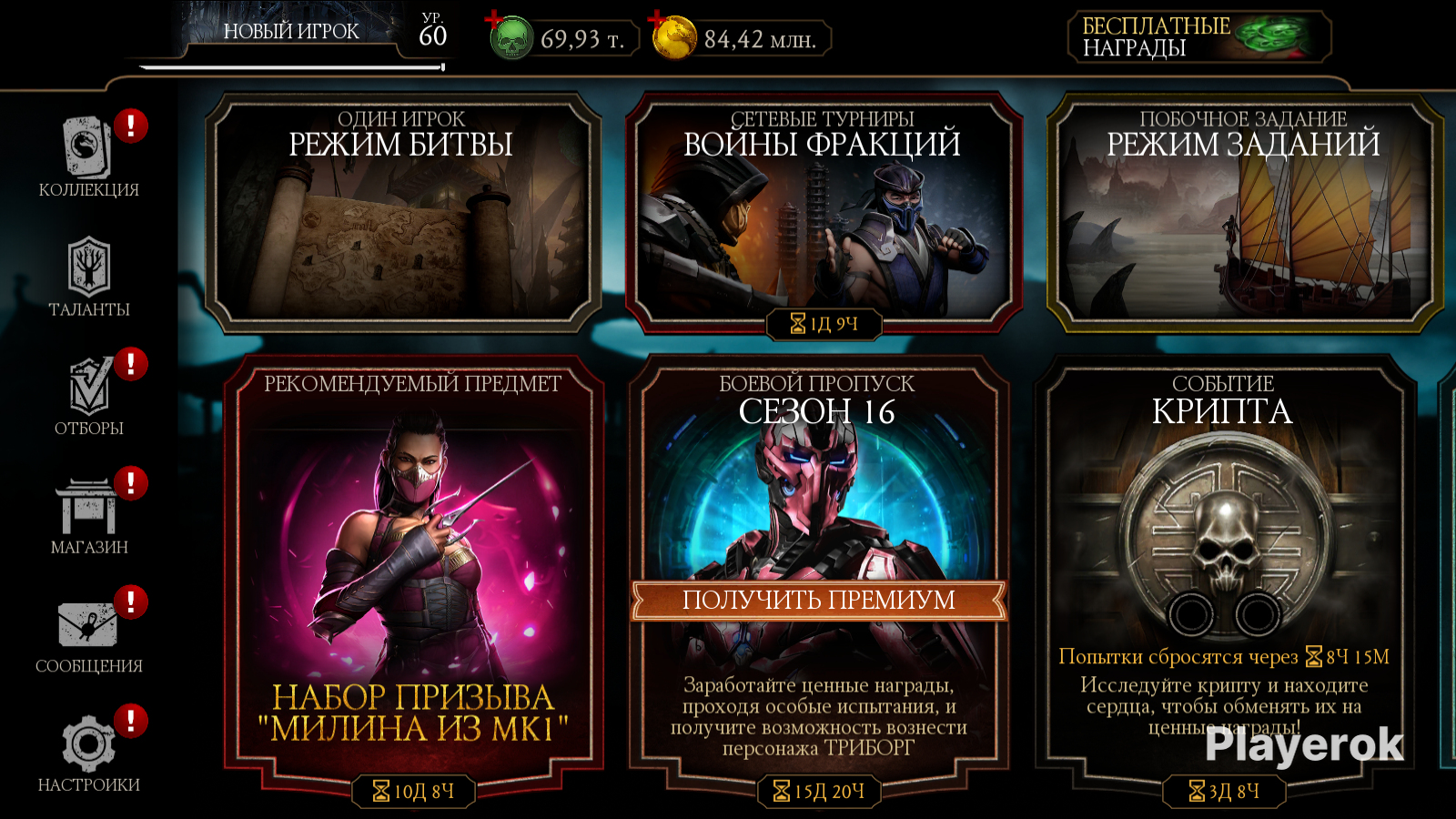The height and width of the screenshot is (819, 1456).
Task: Open the Коллекция card collection
Action: (x=88, y=155)
